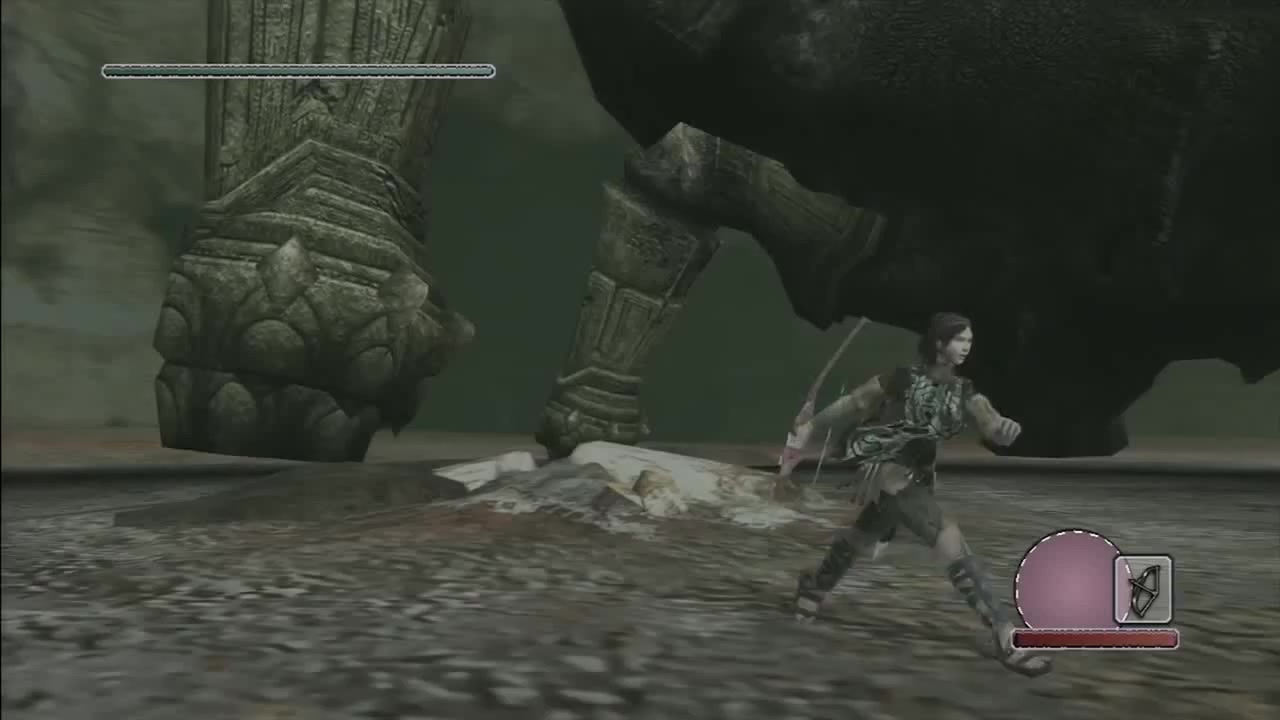Click the pink grip stamina circle
The height and width of the screenshot is (720, 1280).
click(1067, 581)
